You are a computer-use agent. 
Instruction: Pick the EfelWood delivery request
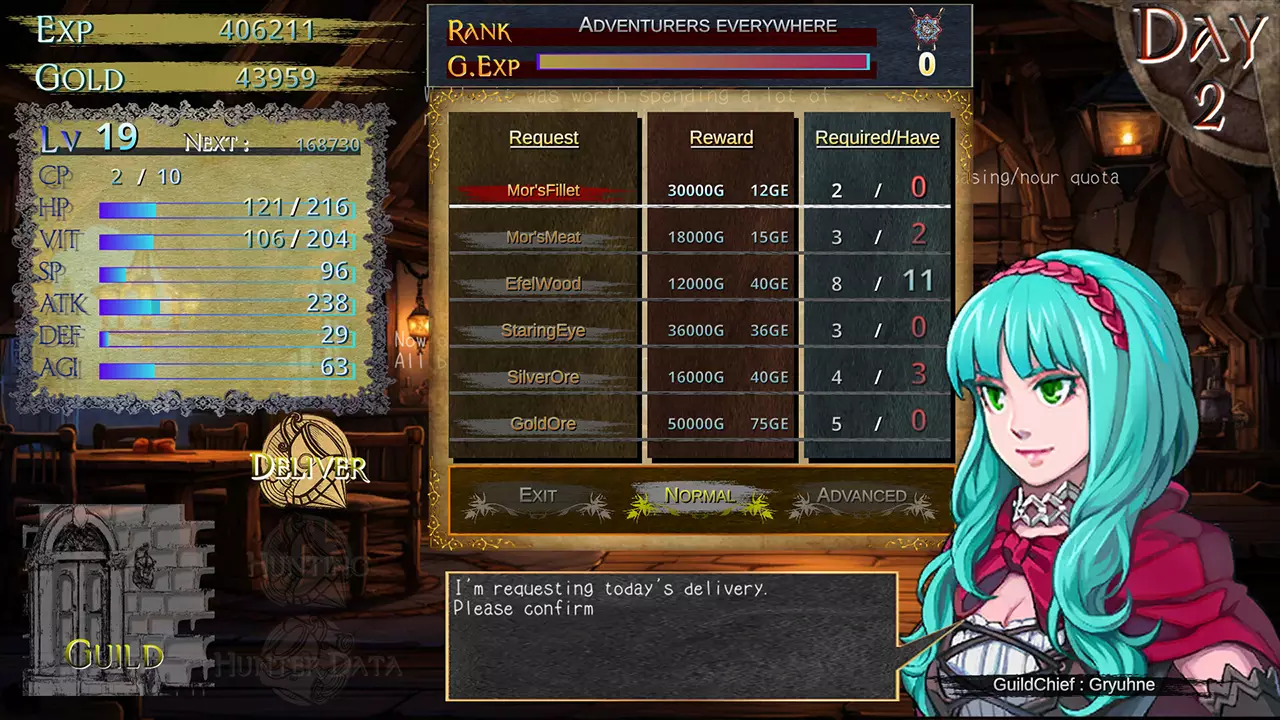tap(543, 284)
